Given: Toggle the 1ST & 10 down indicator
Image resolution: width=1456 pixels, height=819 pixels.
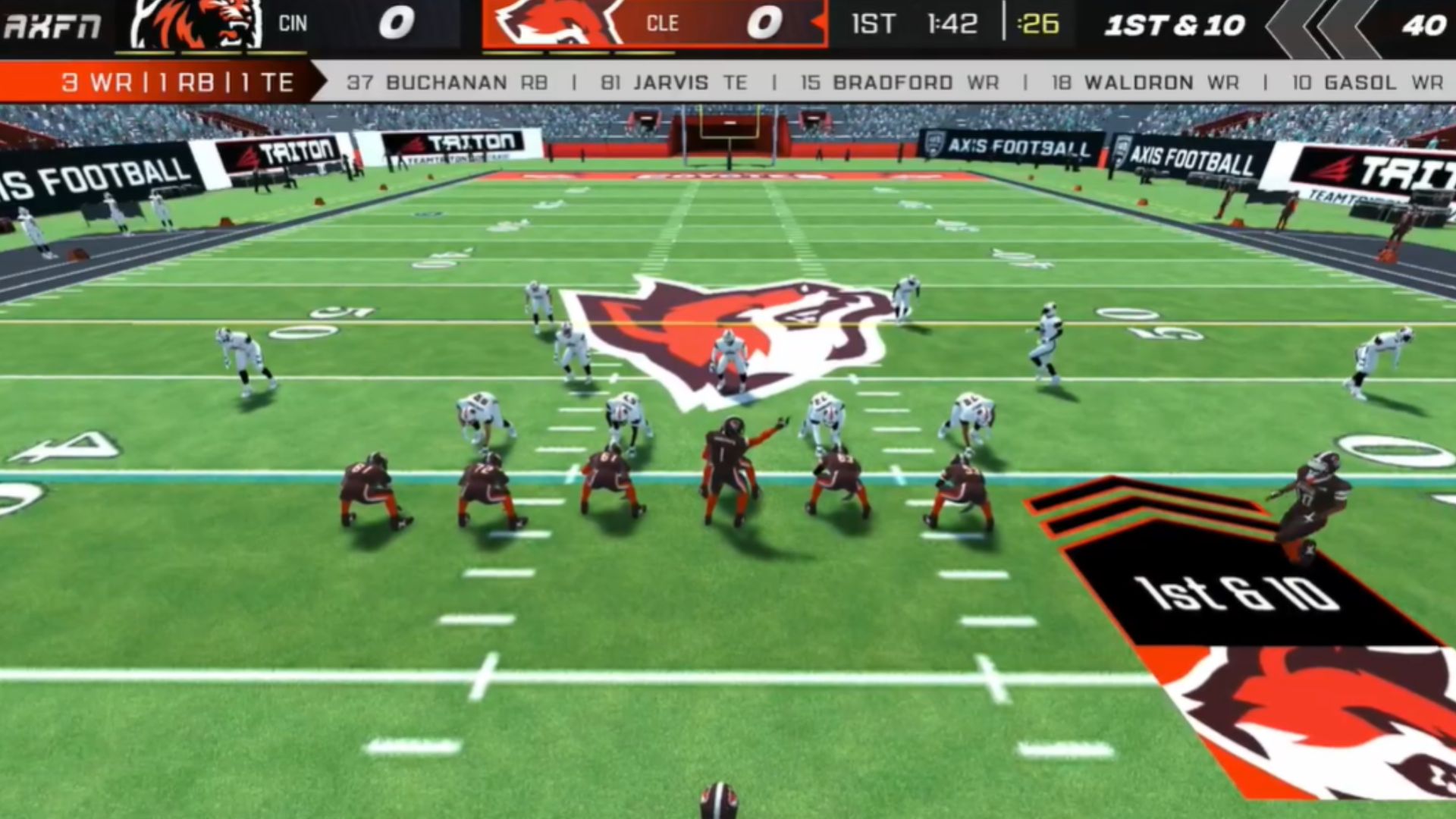Looking at the screenshot, I should tap(1175, 24).
